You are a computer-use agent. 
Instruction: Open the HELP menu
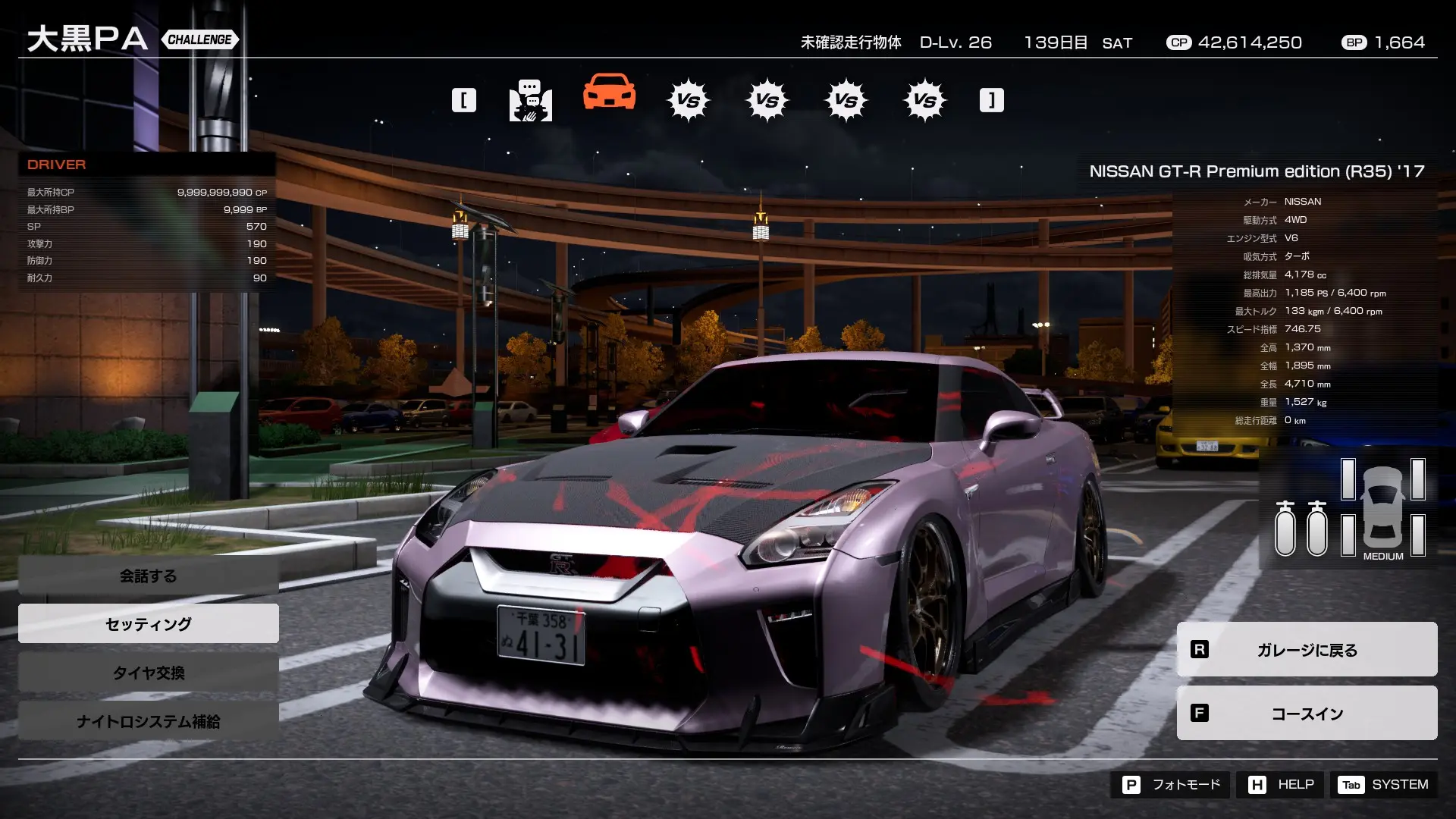tap(1279, 785)
